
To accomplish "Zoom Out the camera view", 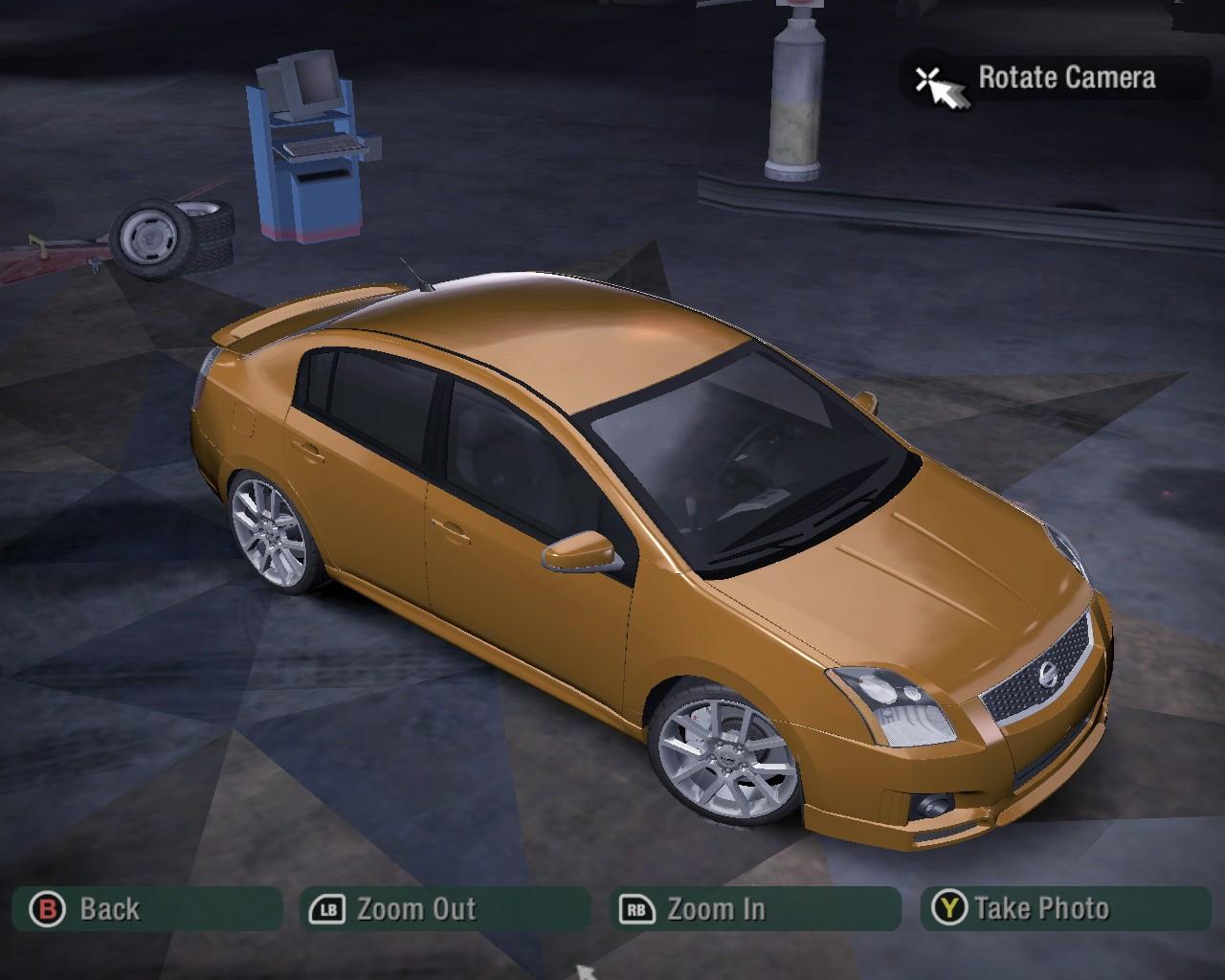I will coord(445,908).
